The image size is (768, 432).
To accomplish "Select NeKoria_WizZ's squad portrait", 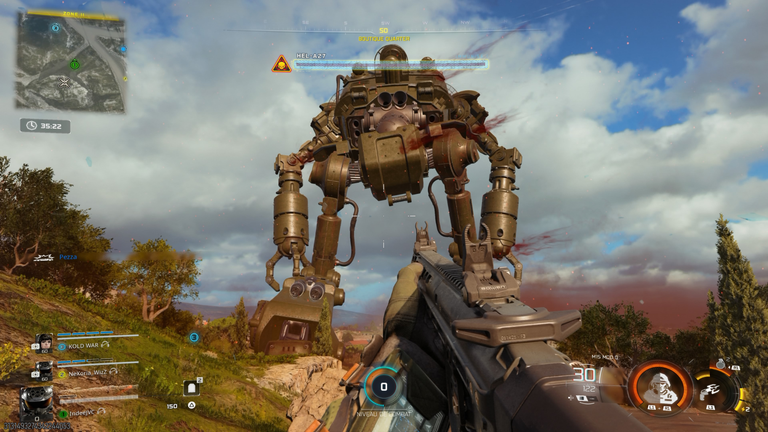I will click(45, 370).
